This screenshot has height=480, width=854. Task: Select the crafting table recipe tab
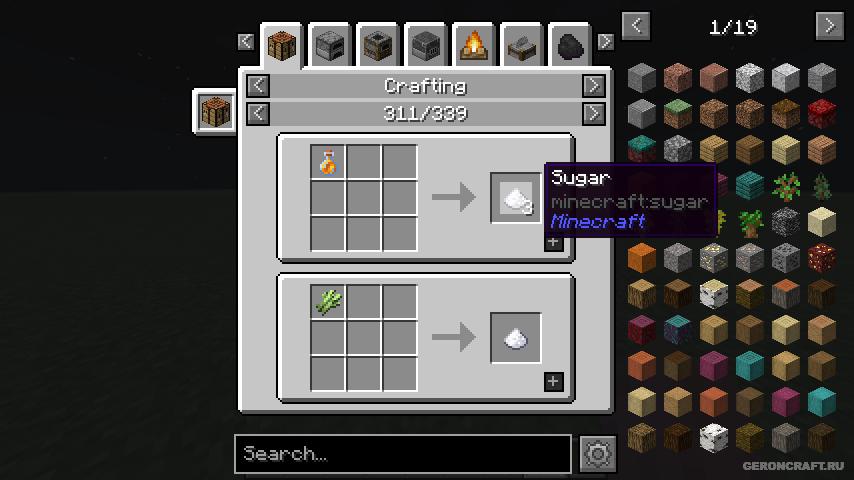[282, 46]
